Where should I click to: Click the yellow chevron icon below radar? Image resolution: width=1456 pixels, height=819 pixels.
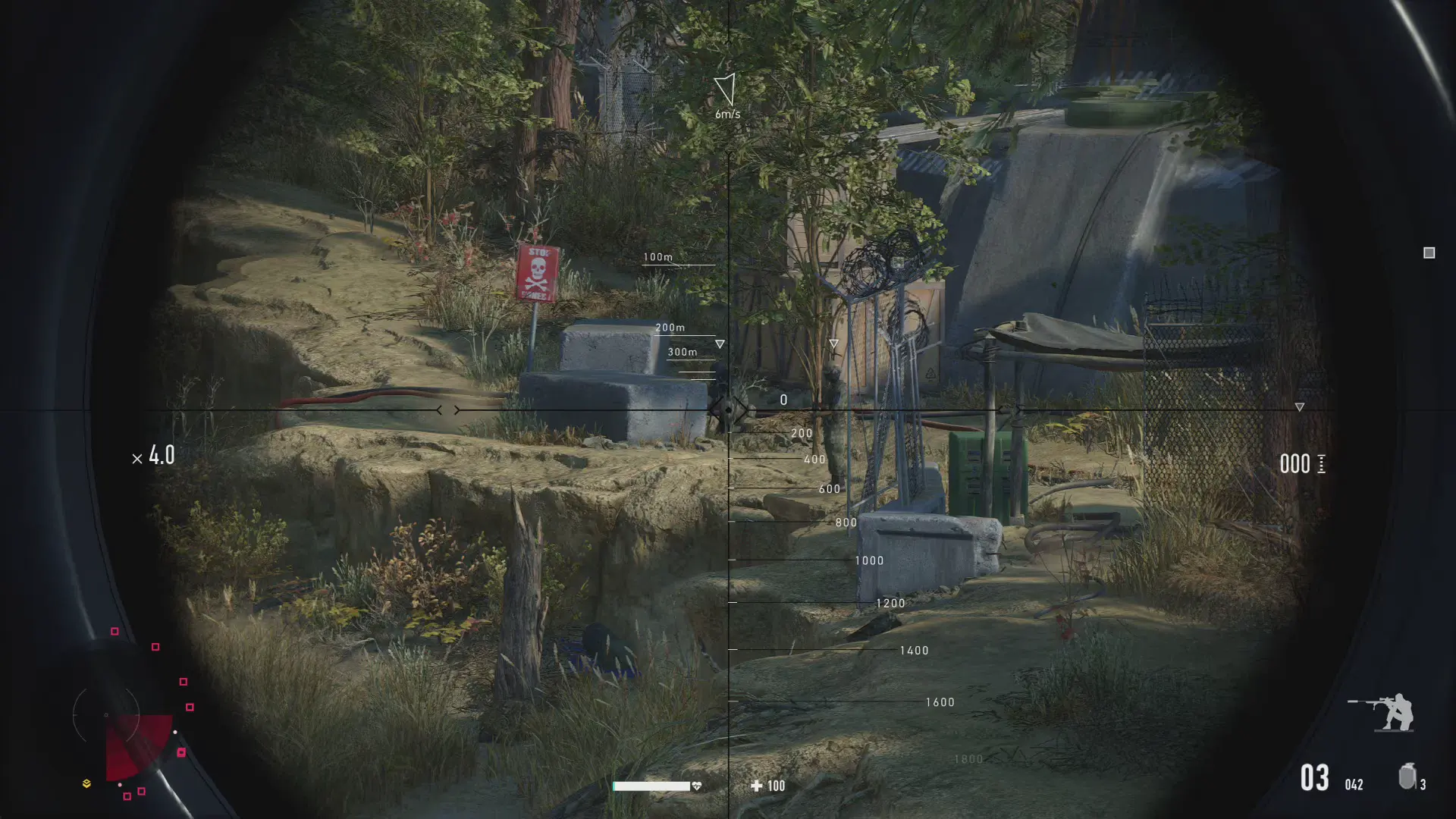pyautogui.click(x=86, y=783)
